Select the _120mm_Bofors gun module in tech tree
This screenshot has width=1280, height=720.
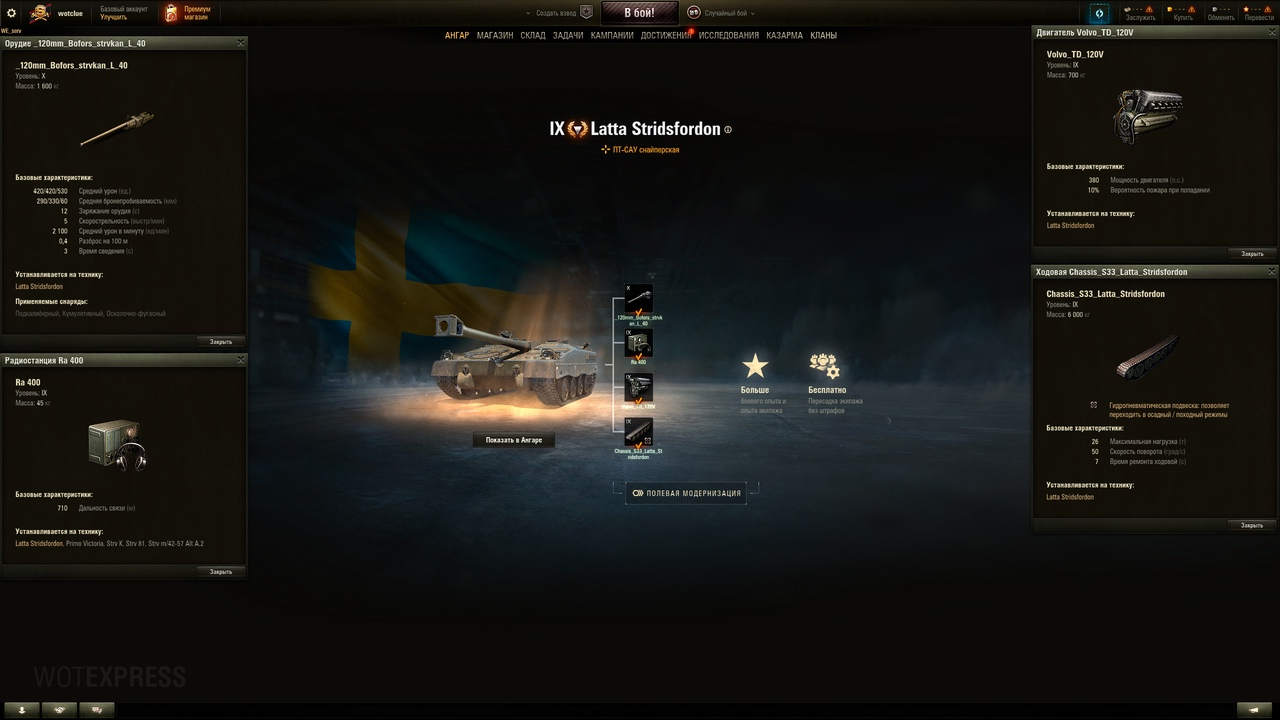pyautogui.click(x=639, y=298)
